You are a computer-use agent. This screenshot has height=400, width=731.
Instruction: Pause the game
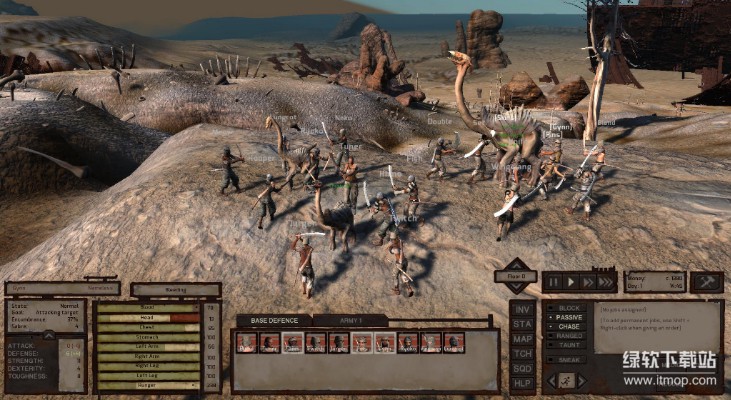click(x=555, y=283)
